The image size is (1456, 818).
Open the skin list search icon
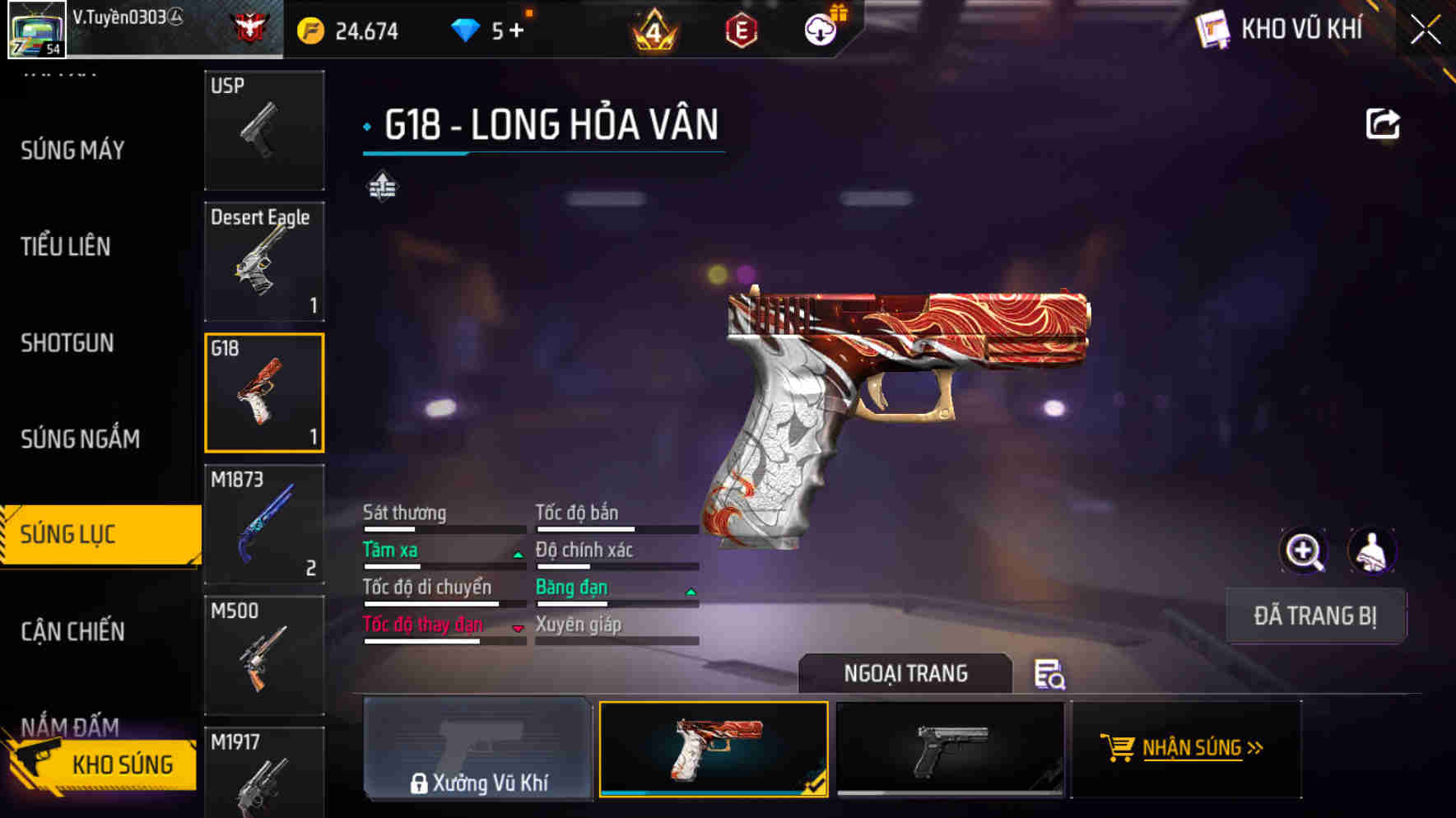[x=1049, y=674]
